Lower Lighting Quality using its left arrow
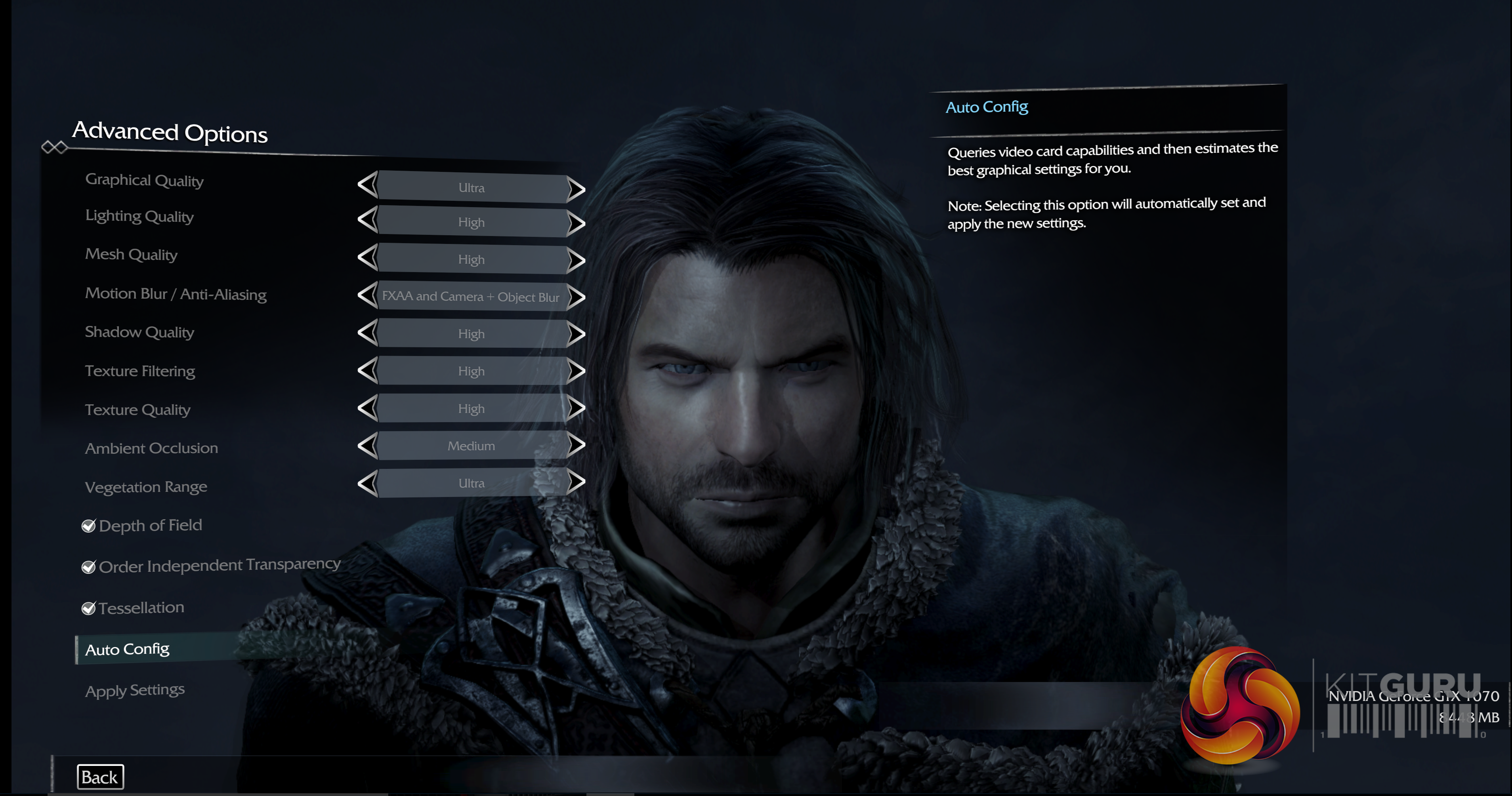The width and height of the screenshot is (1512, 796). (367, 221)
